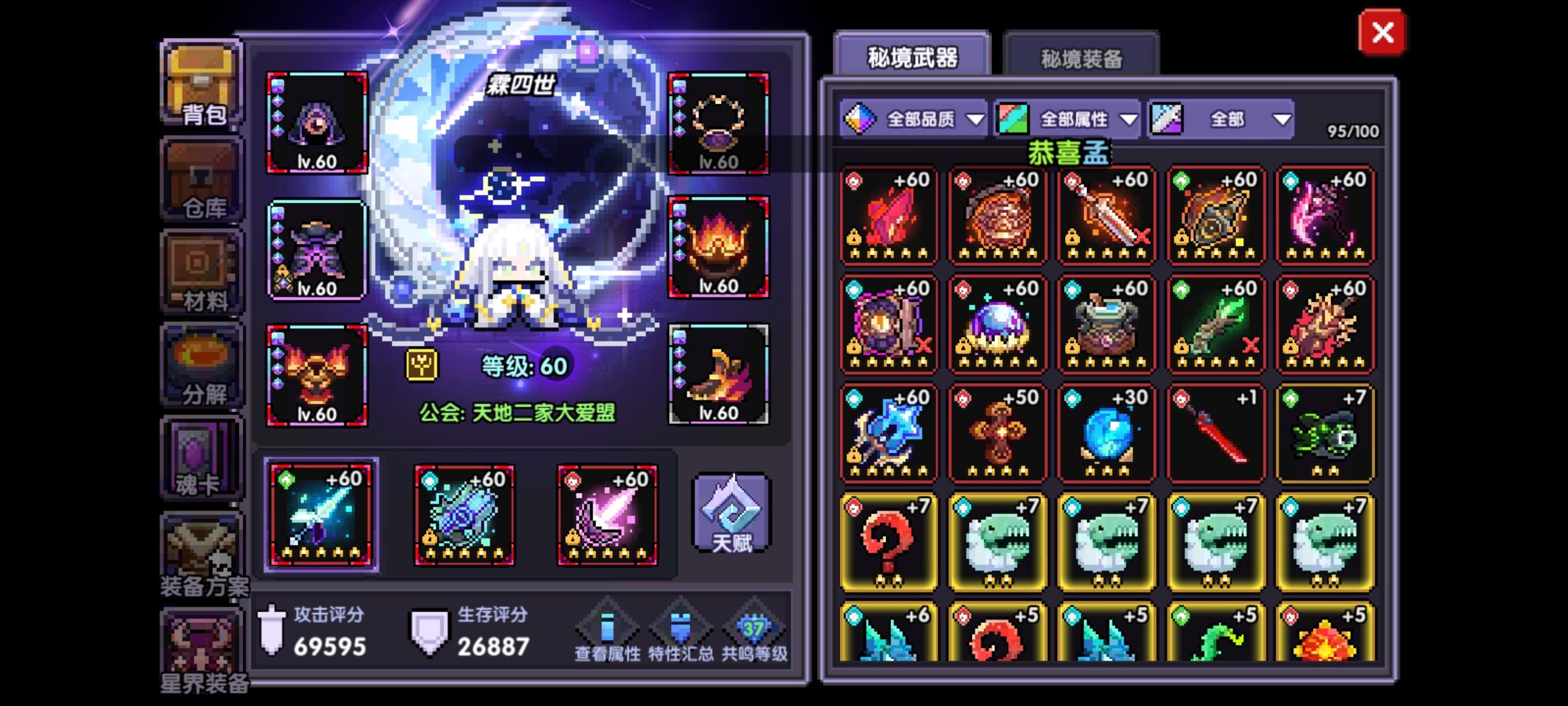Click the lv.60 hooded helmet equipment slot
This screenshot has height=706, width=1568.
[x=316, y=121]
